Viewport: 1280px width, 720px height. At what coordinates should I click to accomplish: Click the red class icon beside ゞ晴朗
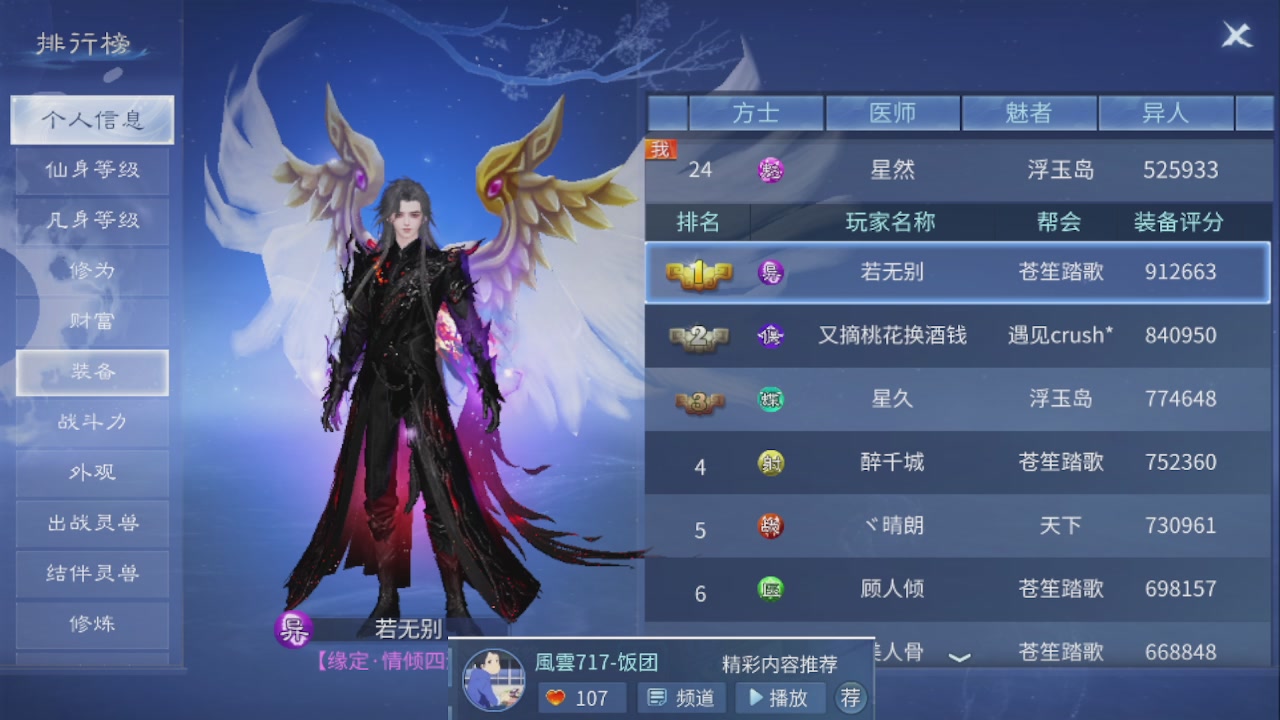coord(770,526)
